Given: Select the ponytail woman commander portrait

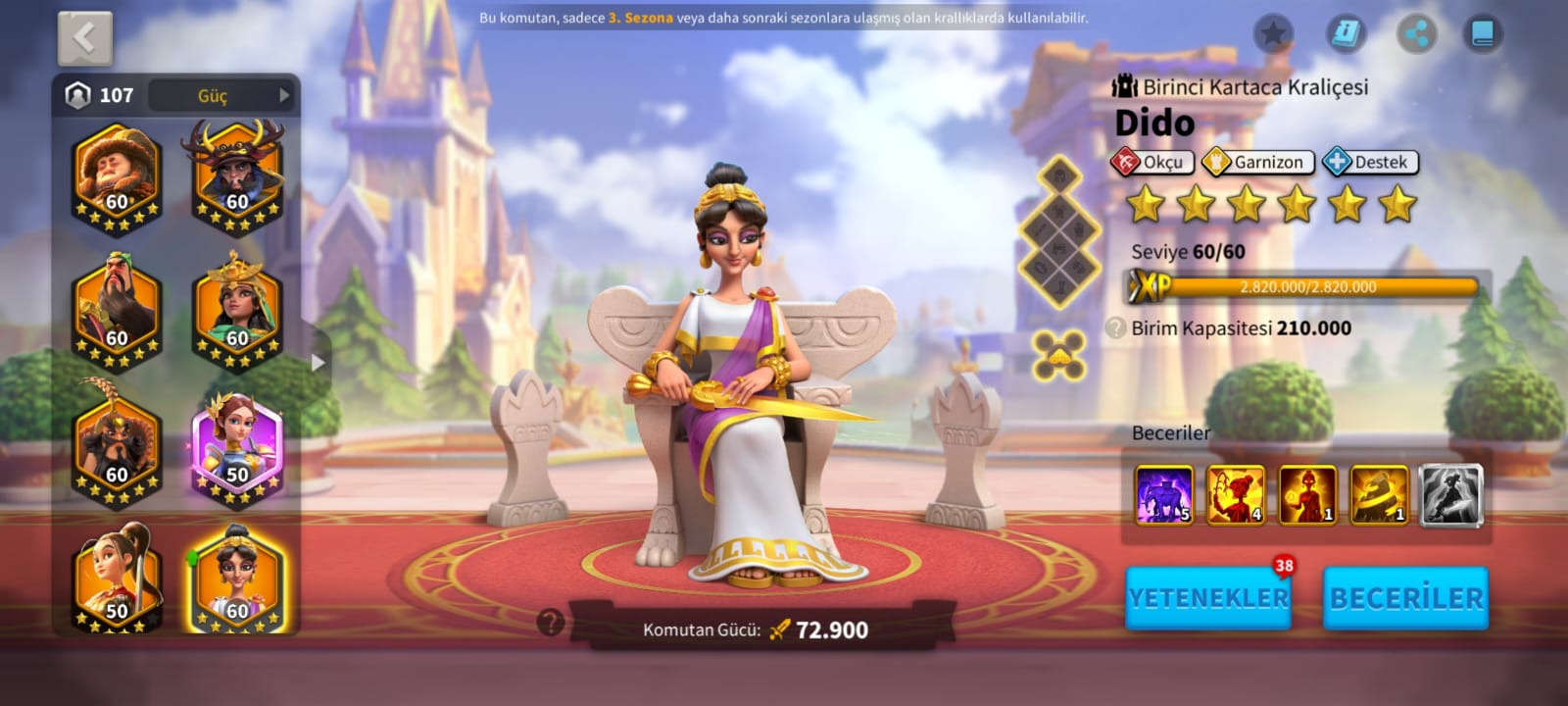Looking at the screenshot, I should (x=116, y=580).
